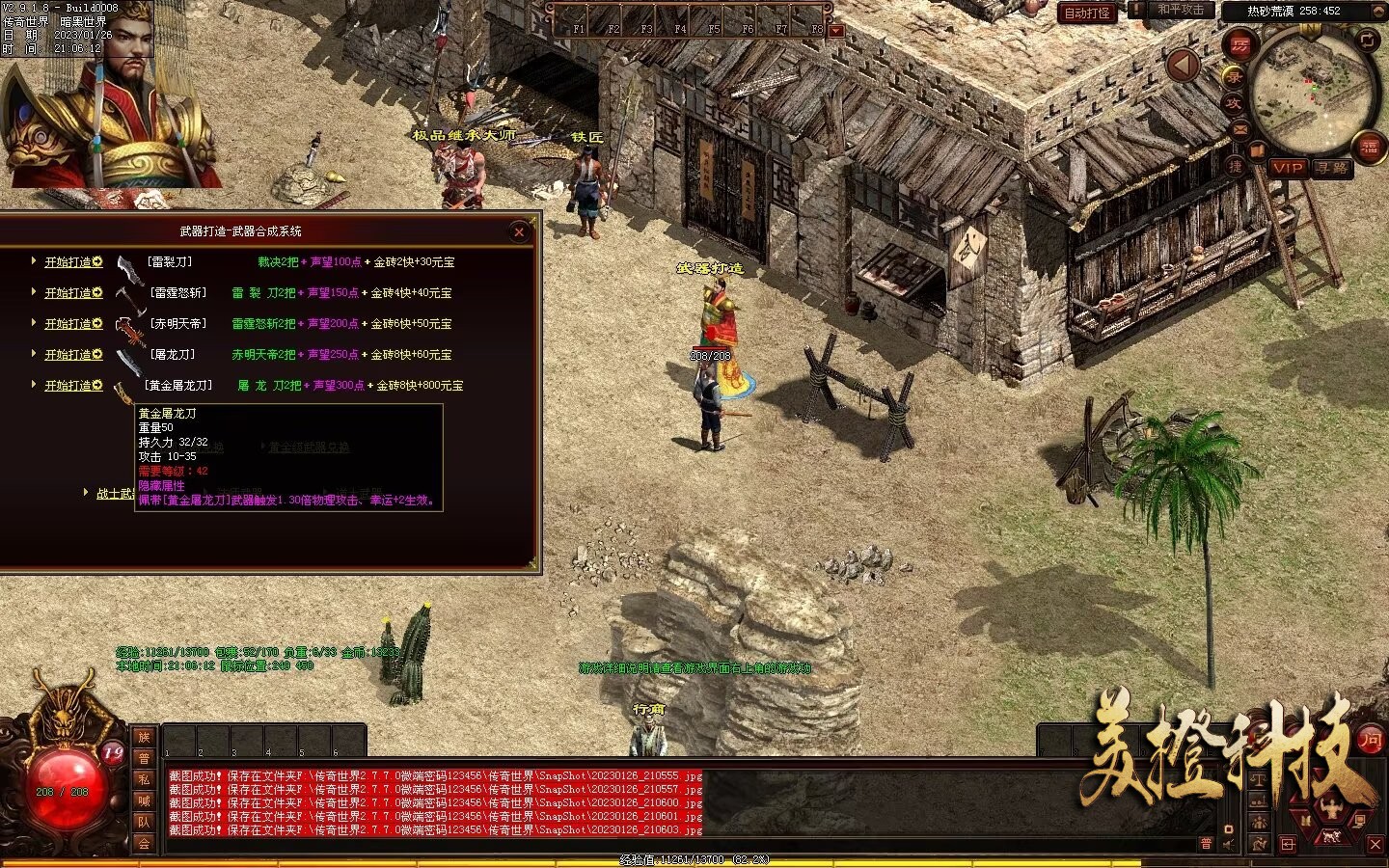Open the function key bar dropdown arrow
1389x868 pixels.
point(836,30)
